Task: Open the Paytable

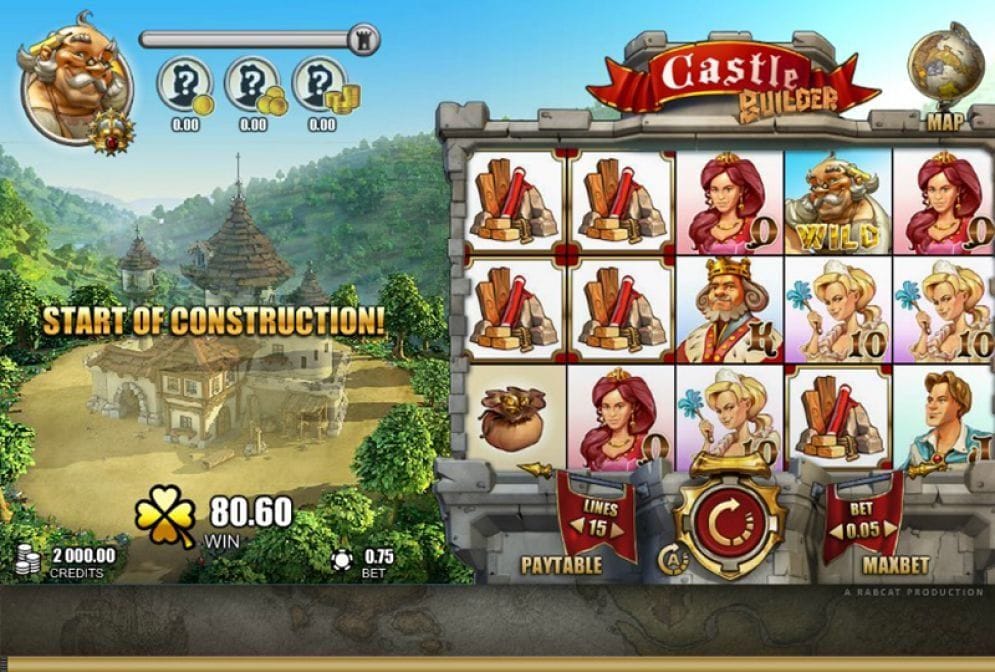Action: coord(561,565)
